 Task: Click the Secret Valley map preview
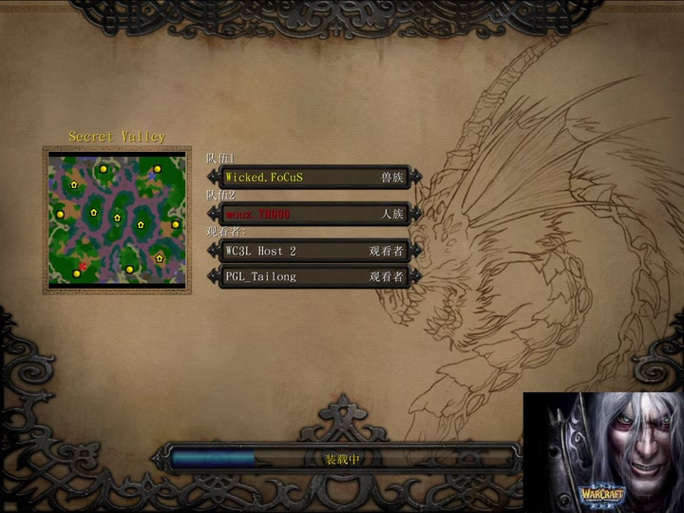coord(117,219)
